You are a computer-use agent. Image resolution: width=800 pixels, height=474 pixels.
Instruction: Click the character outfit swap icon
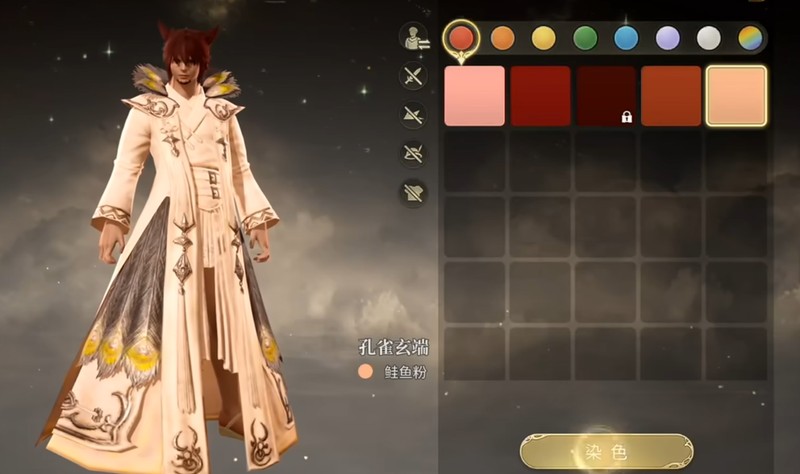tap(413, 38)
